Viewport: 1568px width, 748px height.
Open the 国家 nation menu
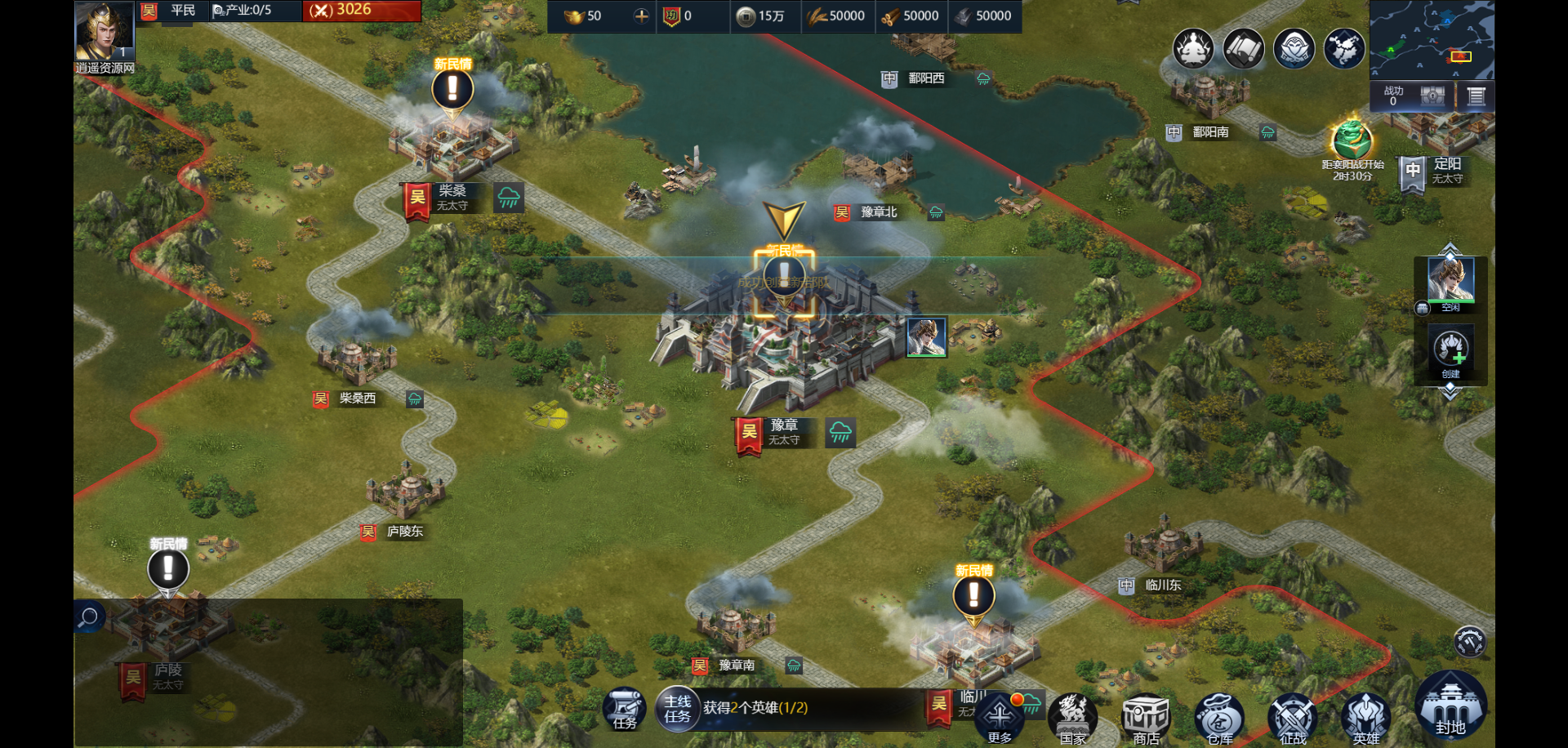tap(1073, 719)
